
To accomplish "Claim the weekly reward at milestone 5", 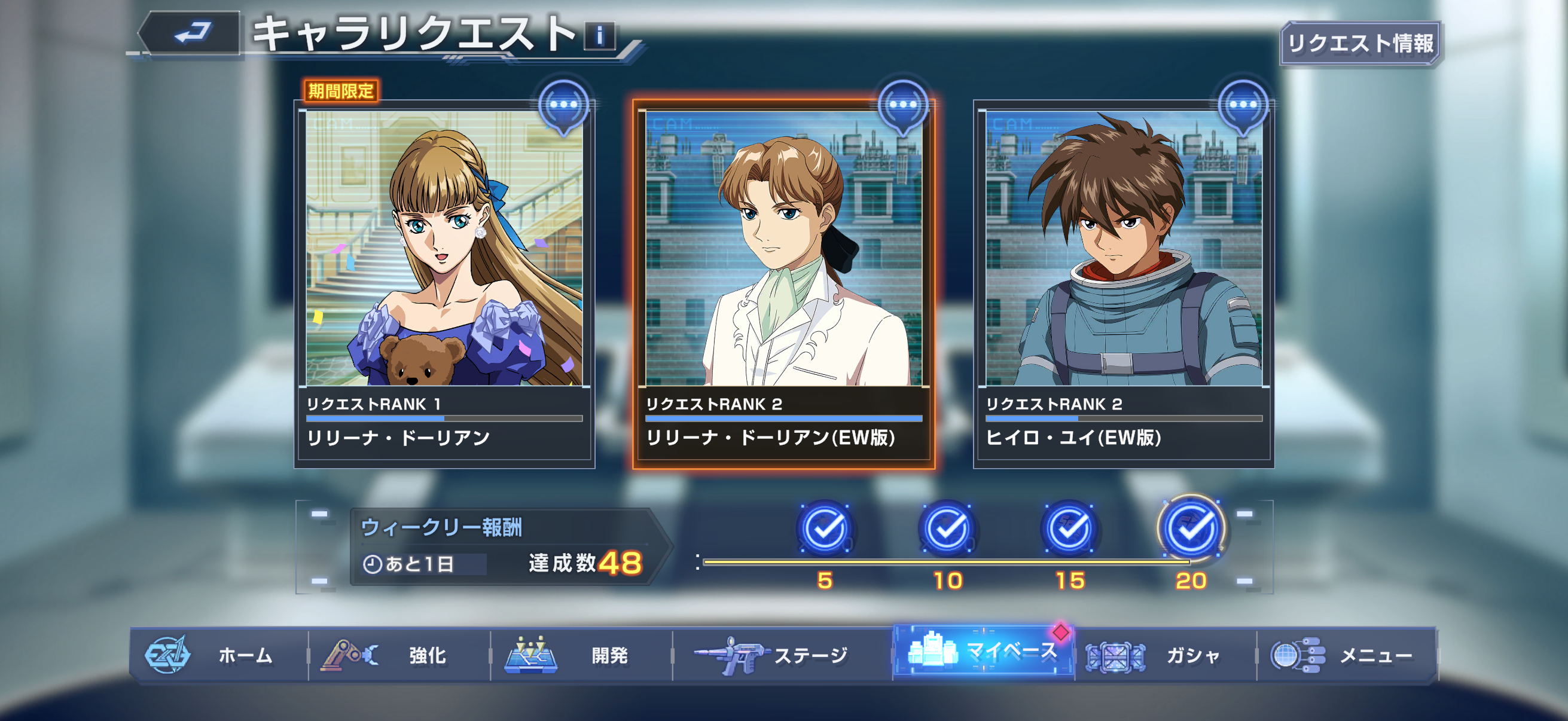I will click(x=825, y=528).
